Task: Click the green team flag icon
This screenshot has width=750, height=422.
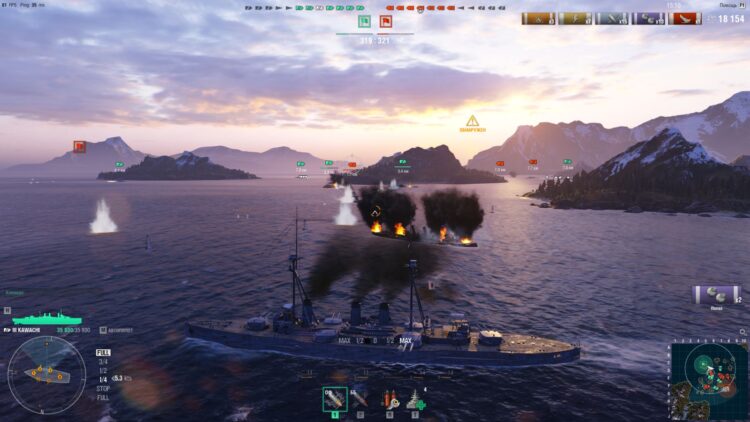Action: point(364,21)
